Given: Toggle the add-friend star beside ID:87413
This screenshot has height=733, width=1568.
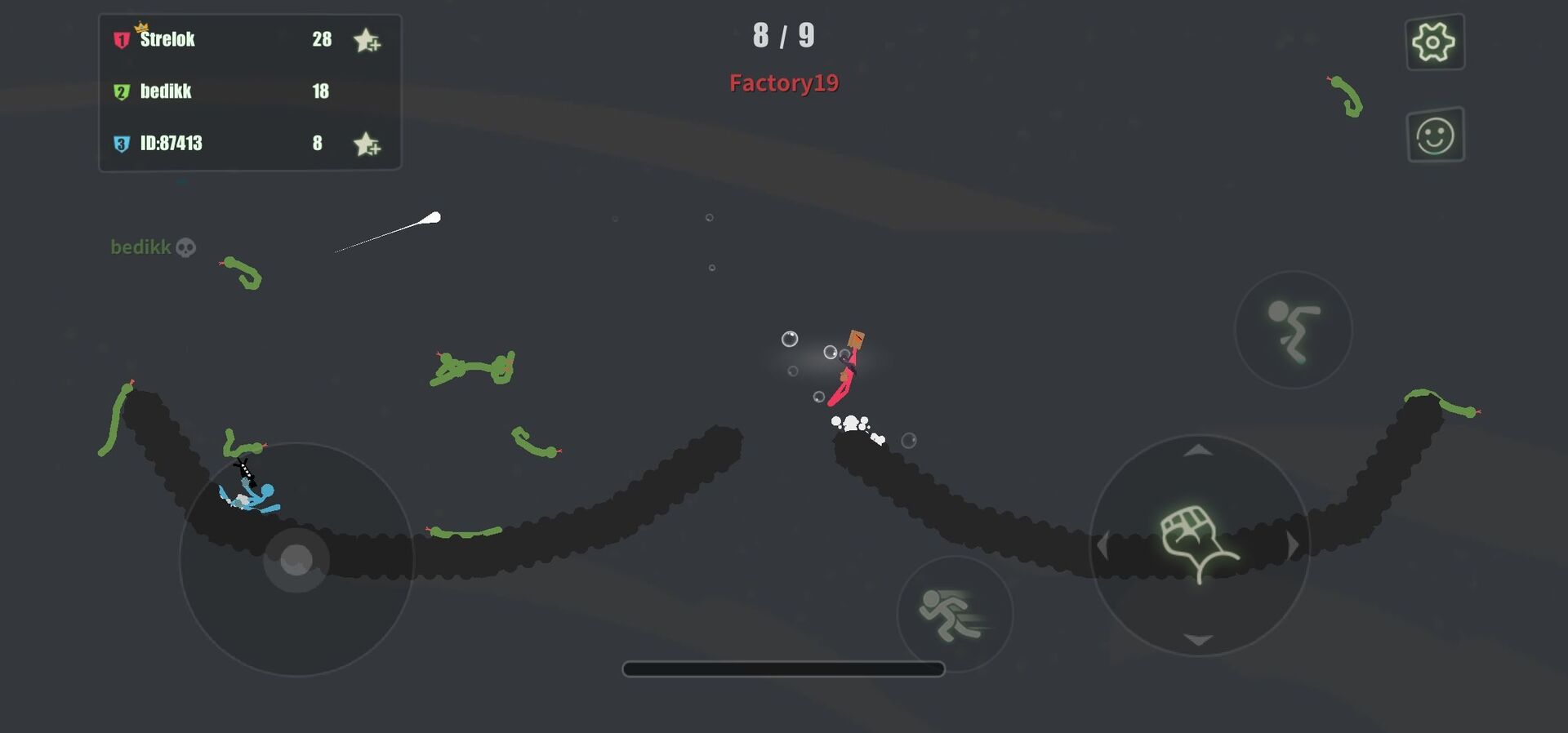Looking at the screenshot, I should tap(367, 143).
